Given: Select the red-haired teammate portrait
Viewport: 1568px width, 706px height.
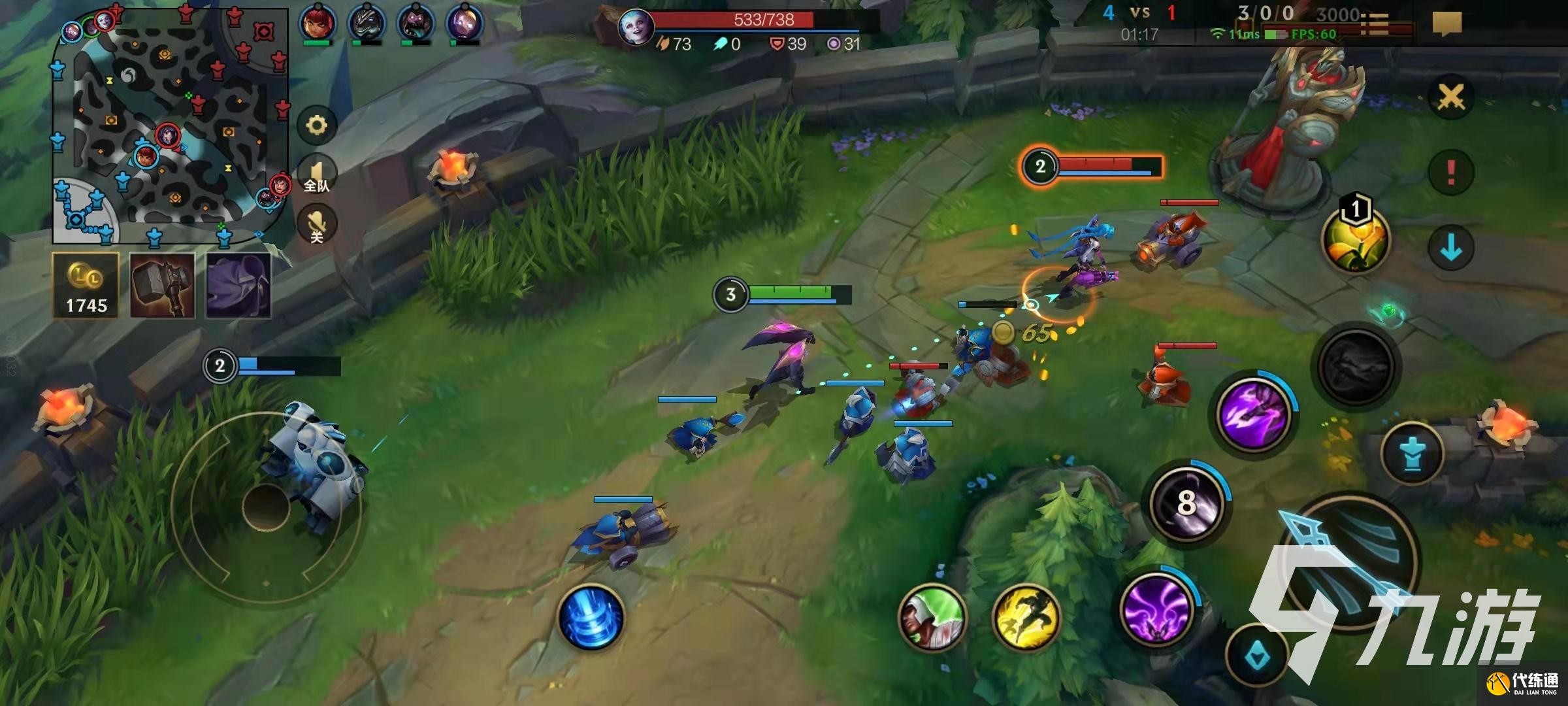Looking at the screenshot, I should pos(318,24).
